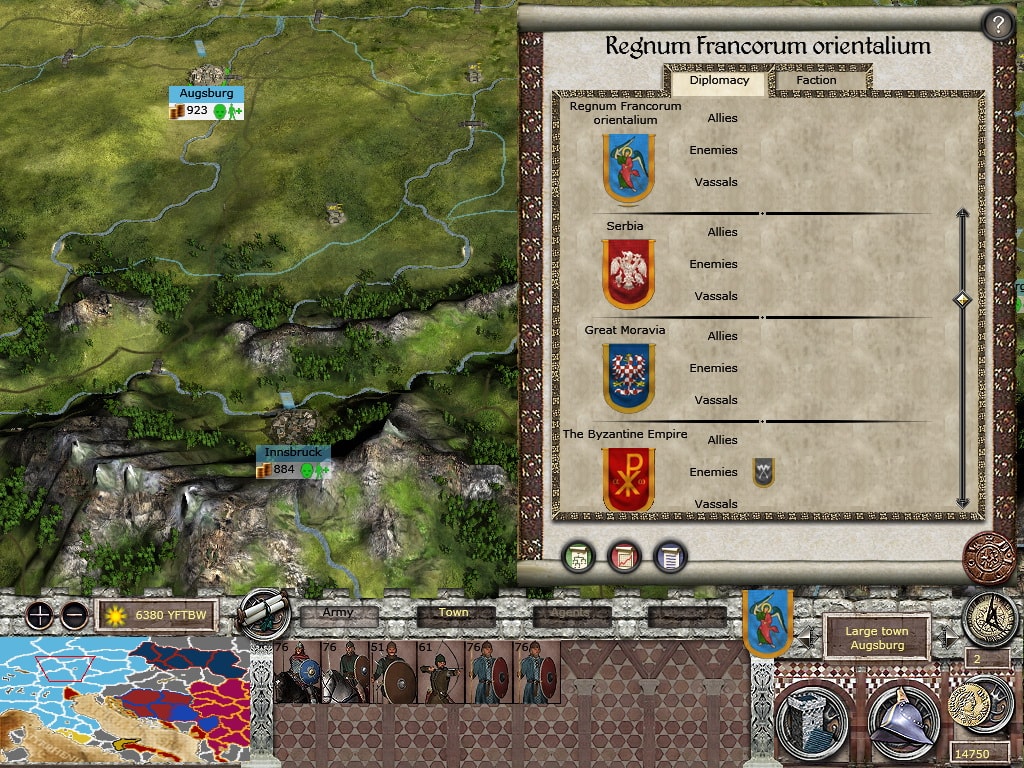The width and height of the screenshot is (1024, 768).
Task: Select the Augsburg settlement label
Action: pos(206,93)
